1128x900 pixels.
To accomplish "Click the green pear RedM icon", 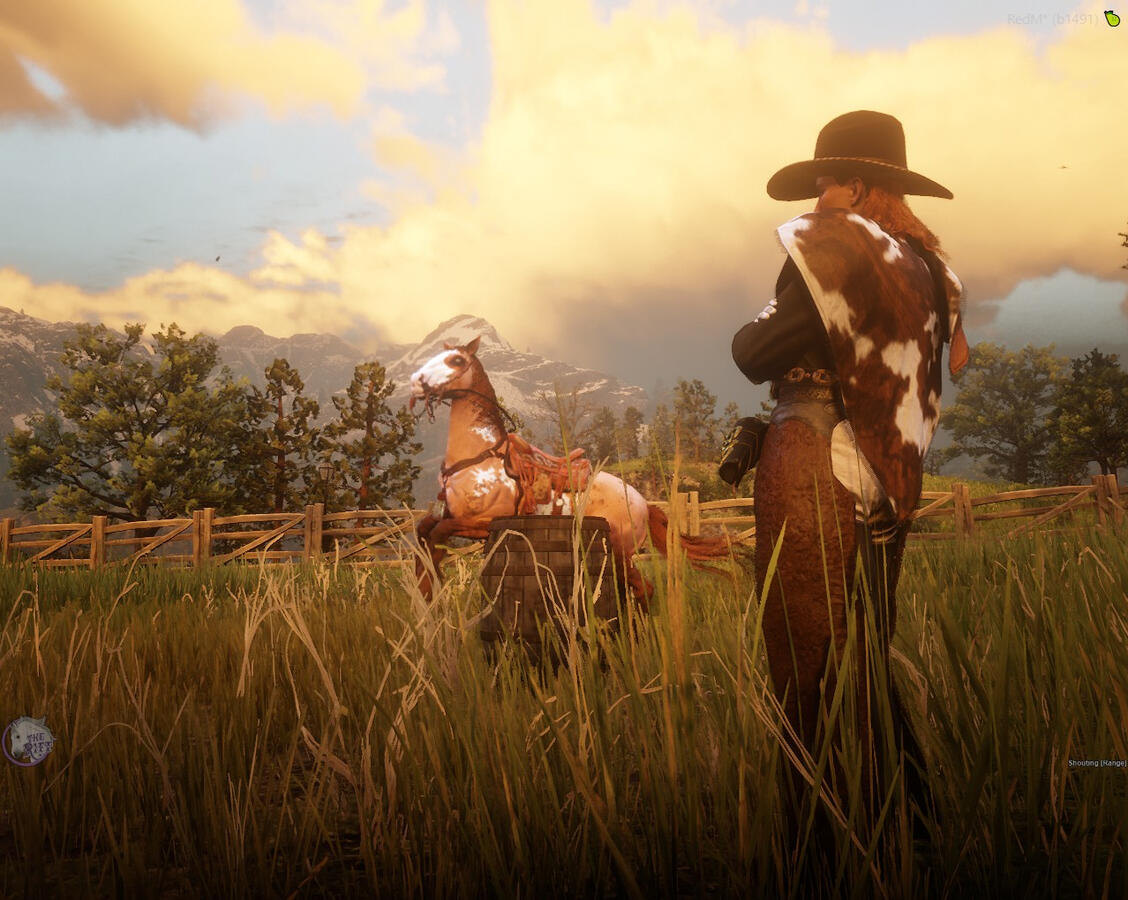I will pyautogui.click(x=1111, y=18).
